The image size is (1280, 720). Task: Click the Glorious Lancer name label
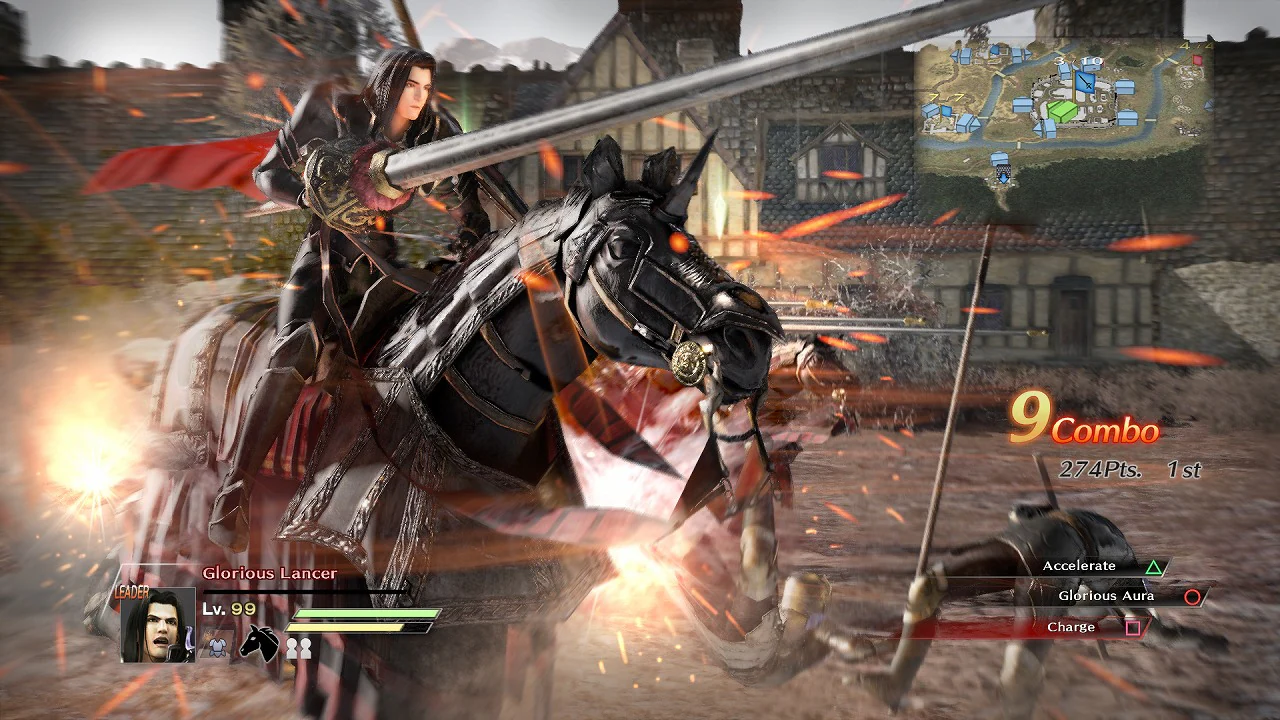(269, 573)
